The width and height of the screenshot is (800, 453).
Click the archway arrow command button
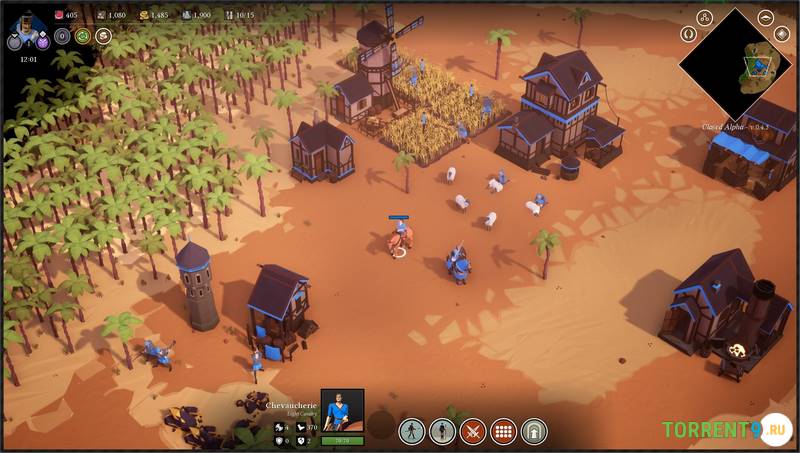(x=534, y=431)
